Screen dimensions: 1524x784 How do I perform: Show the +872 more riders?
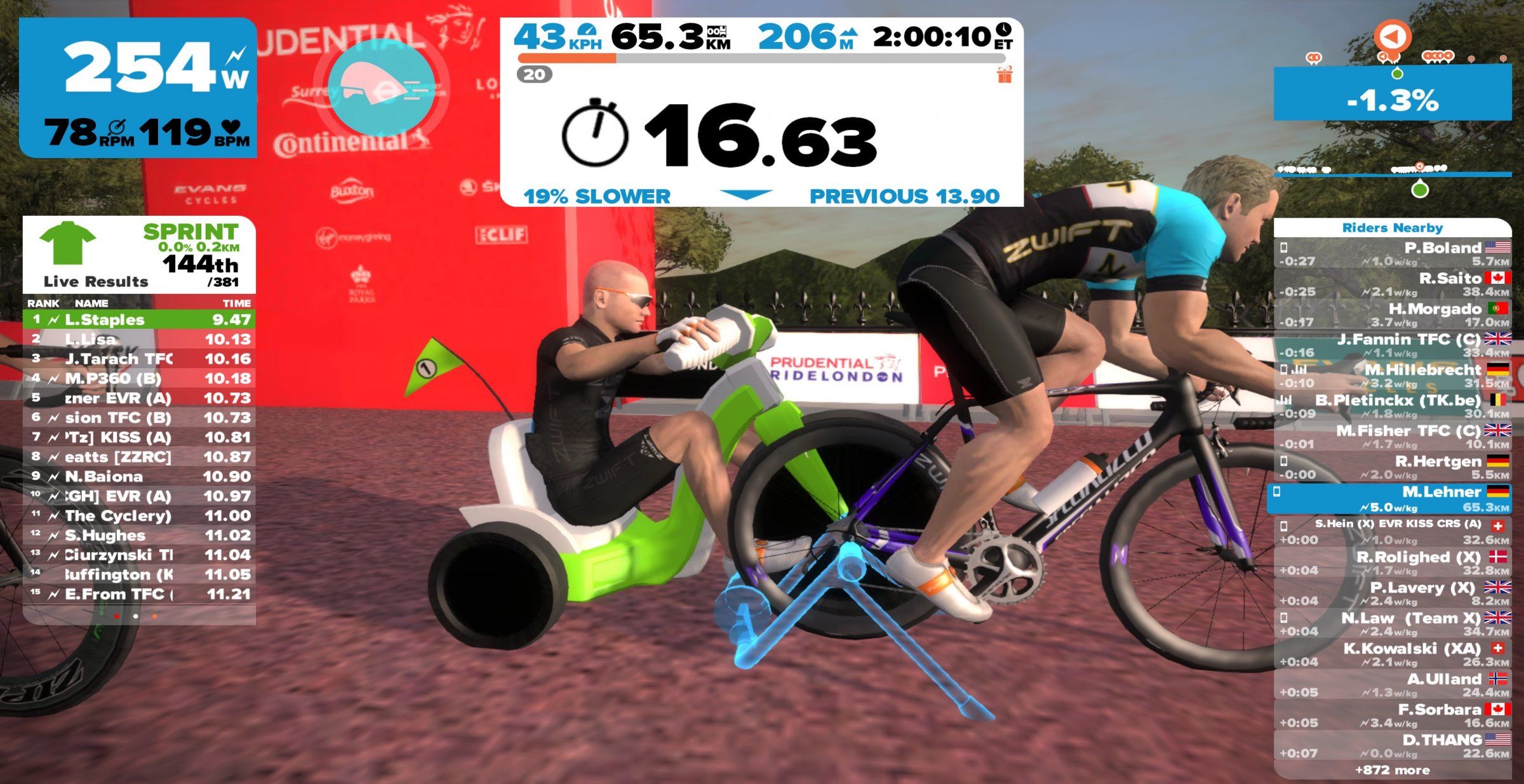tap(1392, 770)
